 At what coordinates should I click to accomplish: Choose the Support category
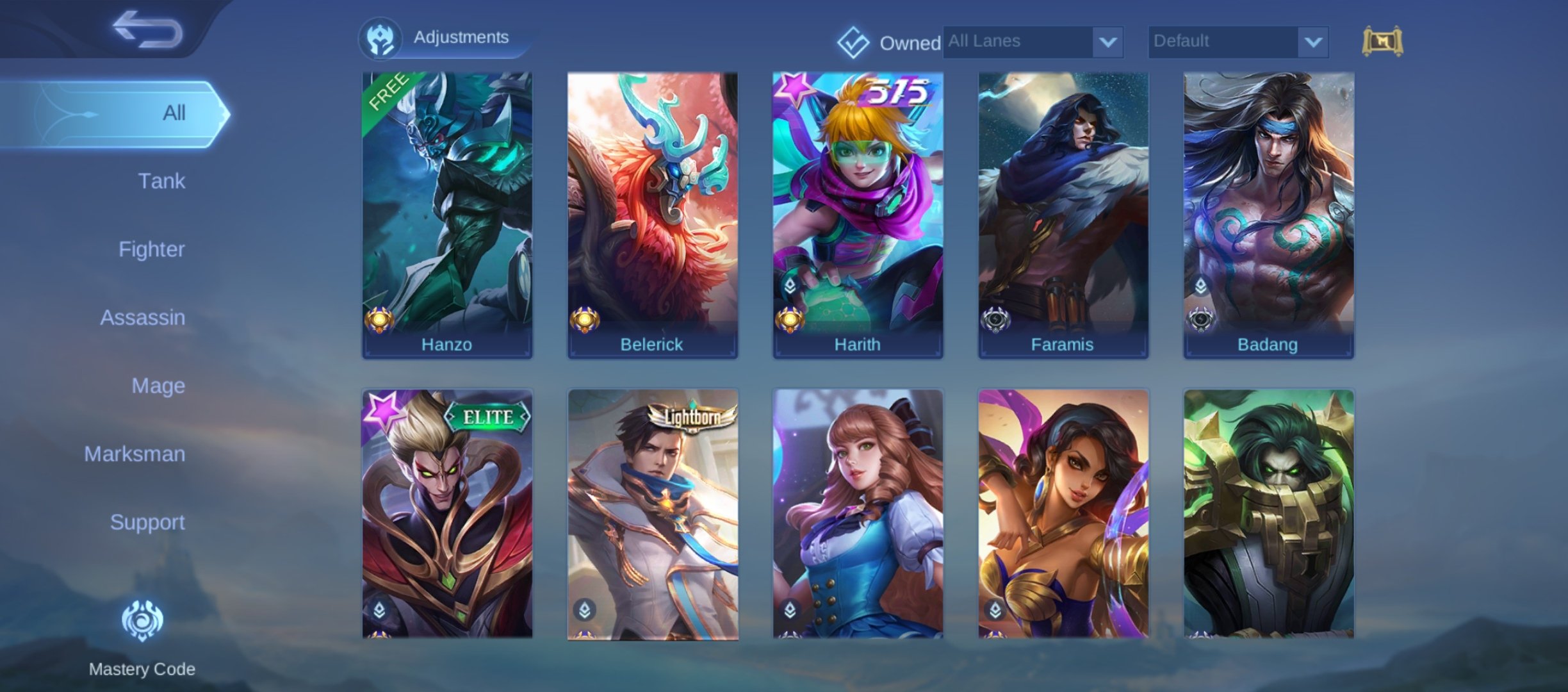point(147,522)
